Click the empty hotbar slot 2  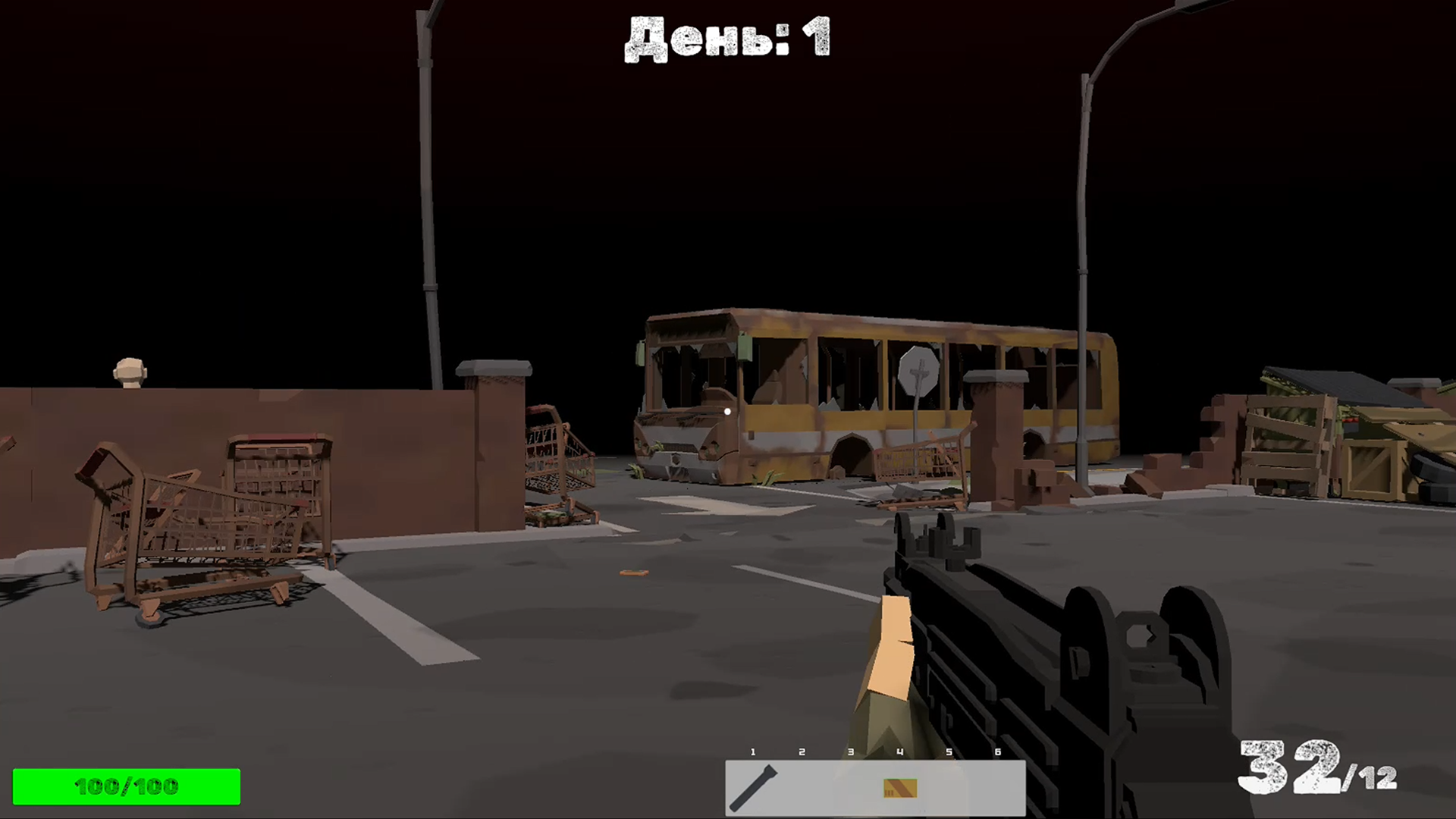pos(802,789)
